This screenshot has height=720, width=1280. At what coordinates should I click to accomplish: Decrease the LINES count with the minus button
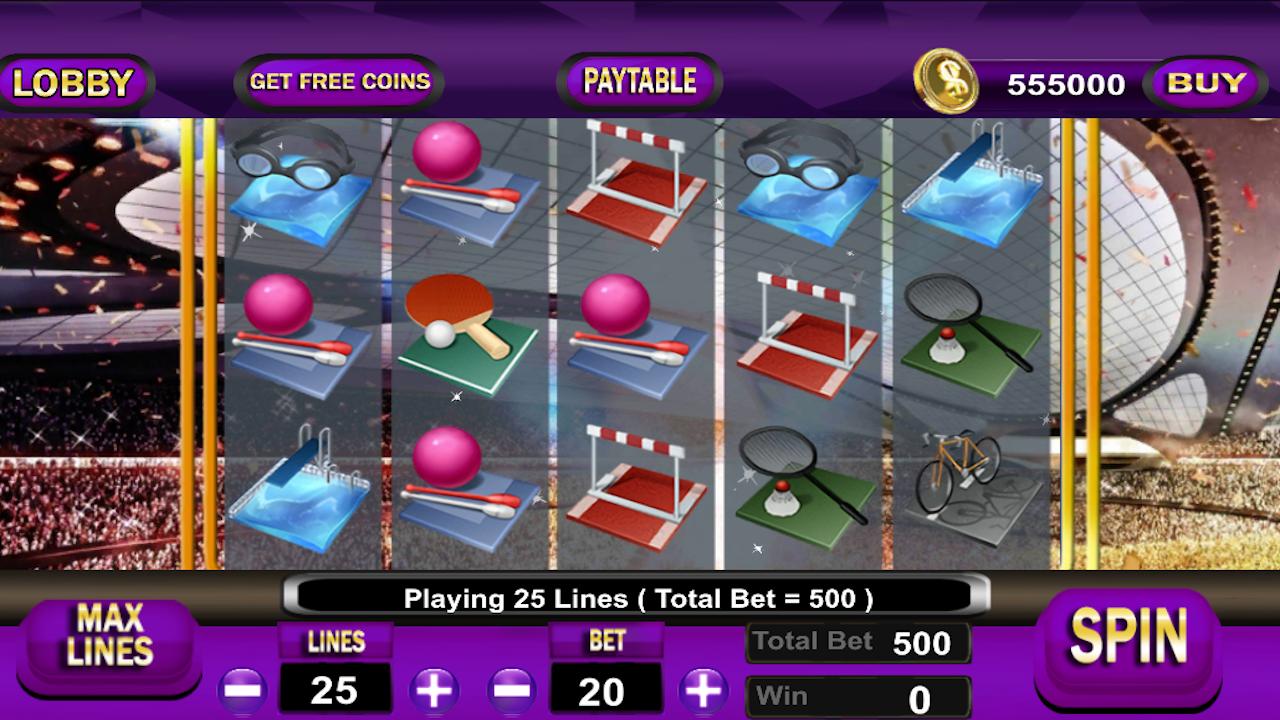tap(241, 689)
